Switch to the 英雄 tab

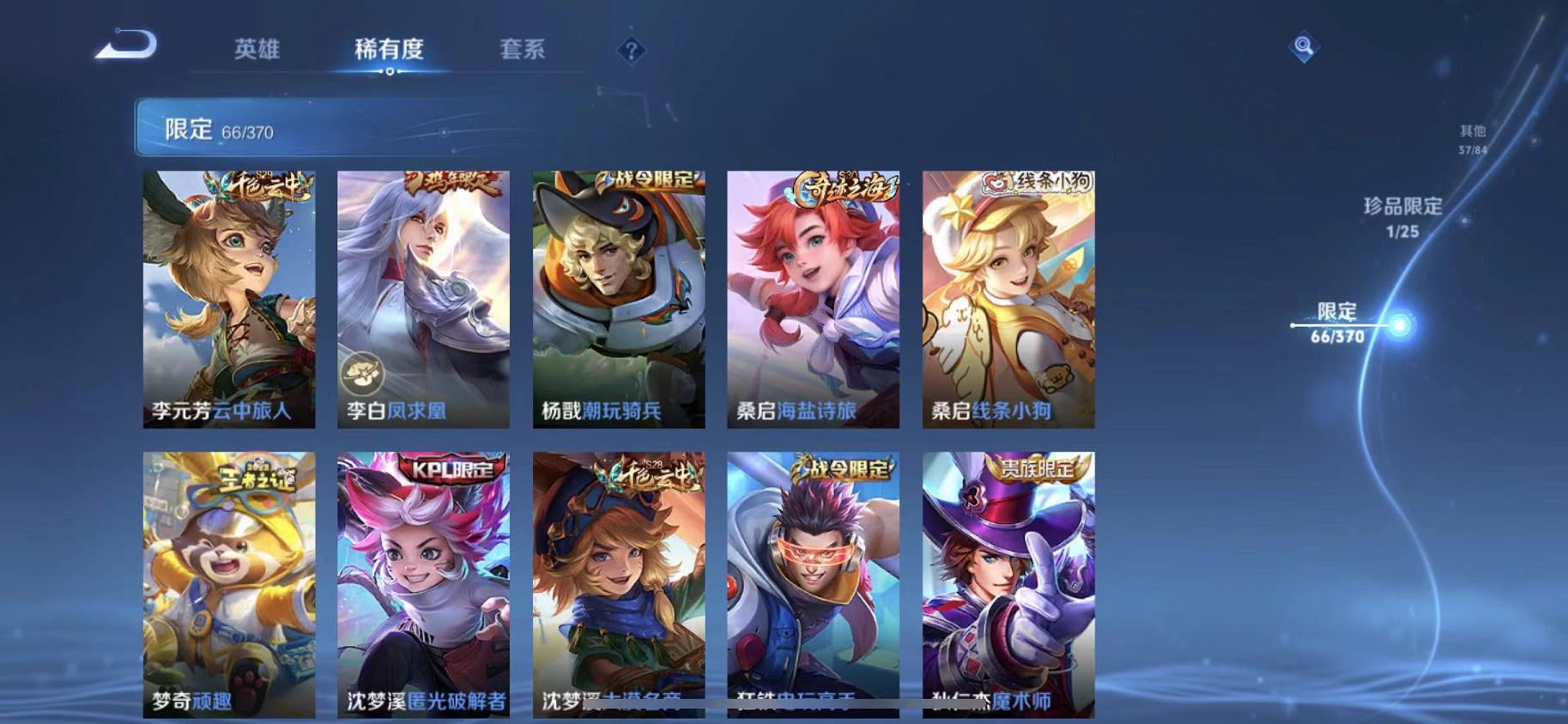pyautogui.click(x=257, y=50)
